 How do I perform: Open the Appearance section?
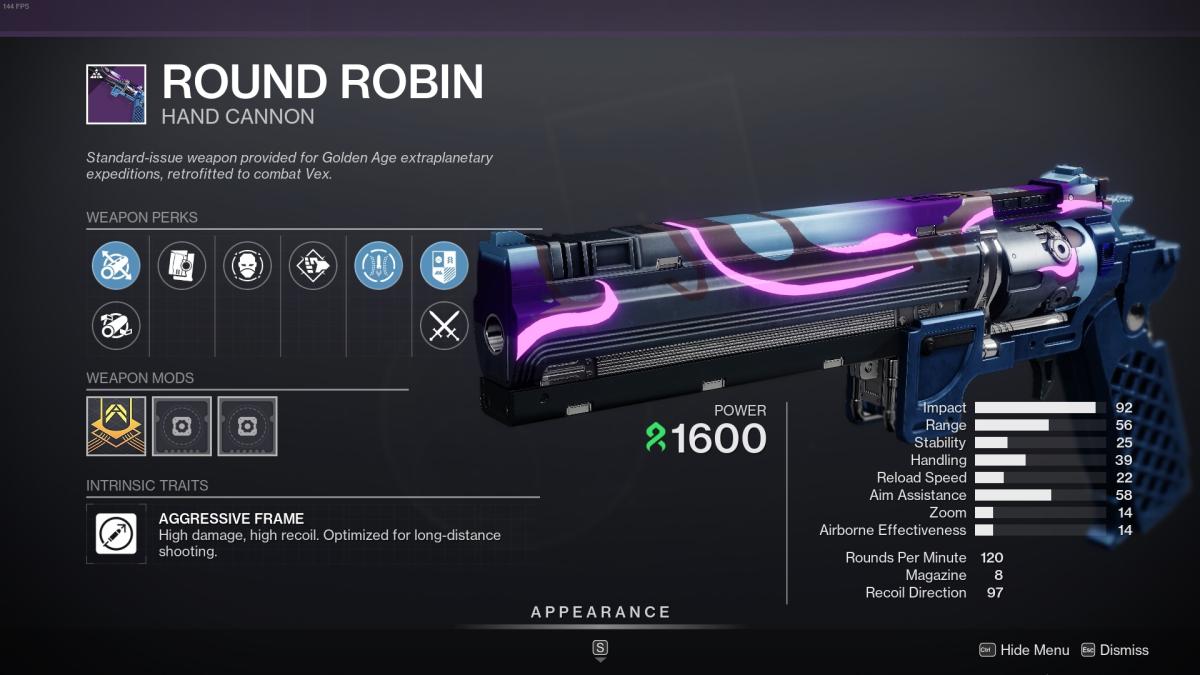(x=600, y=612)
